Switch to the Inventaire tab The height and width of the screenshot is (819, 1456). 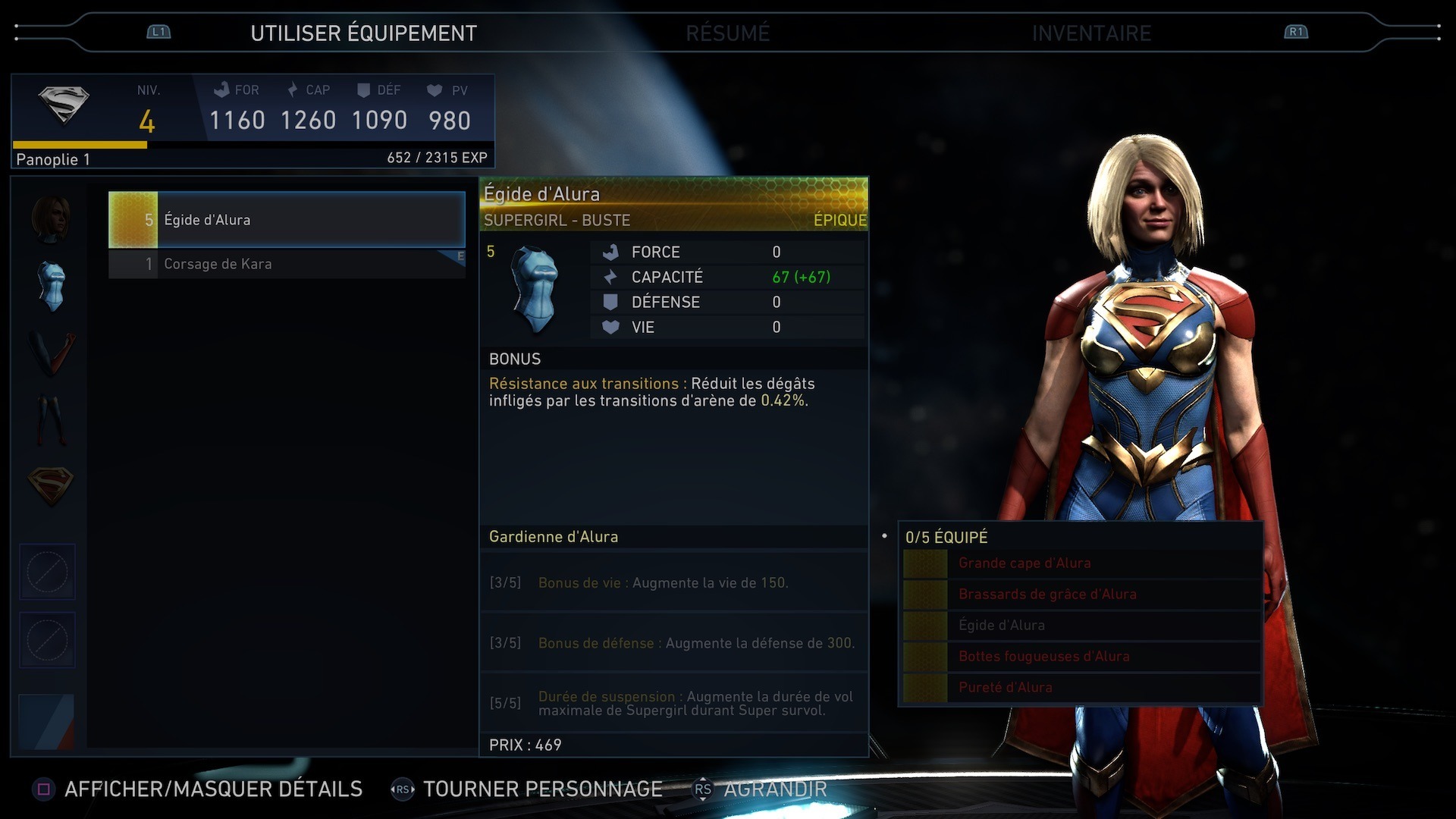point(1090,33)
